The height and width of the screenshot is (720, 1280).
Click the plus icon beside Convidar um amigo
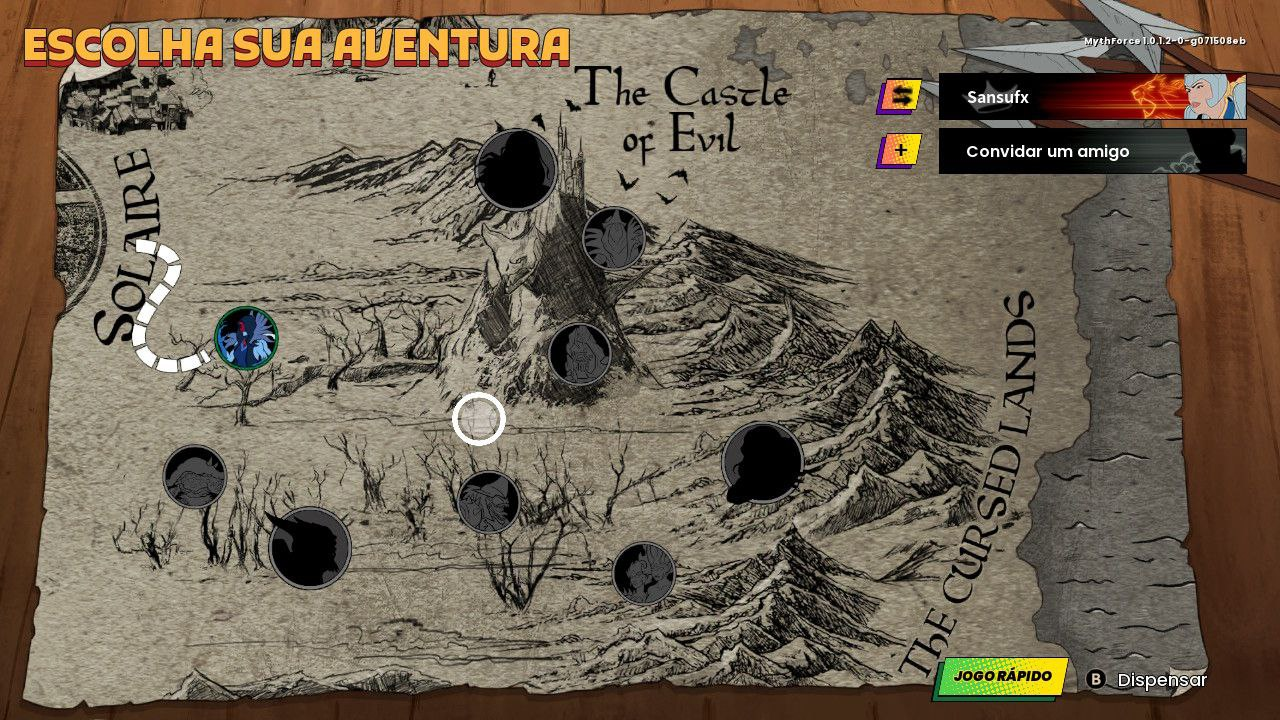[x=901, y=151]
